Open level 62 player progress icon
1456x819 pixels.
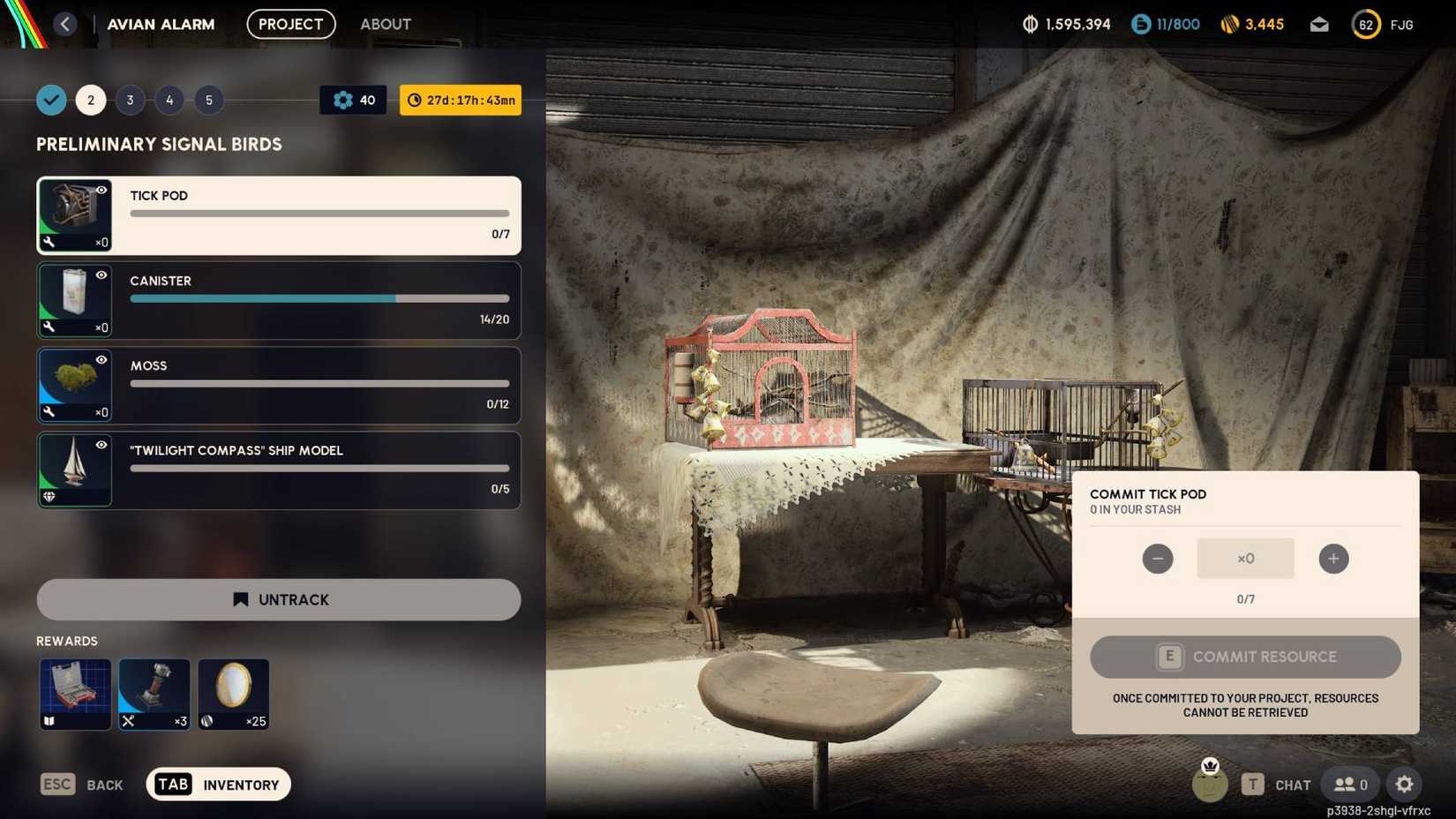coord(1365,24)
